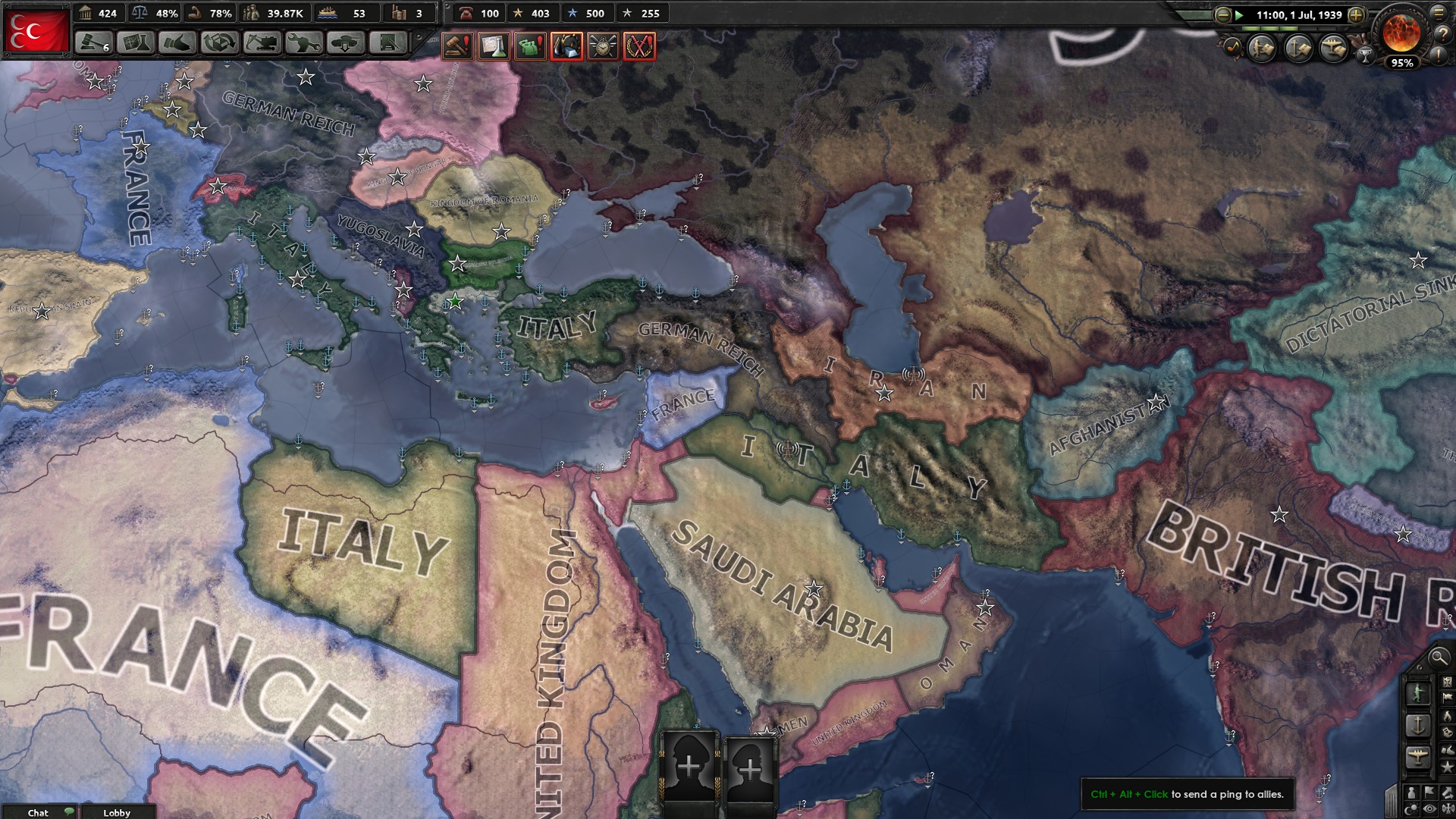This screenshot has height=819, width=1456.
Task: Open air overview with the bomber icon
Action: (x=1335, y=47)
